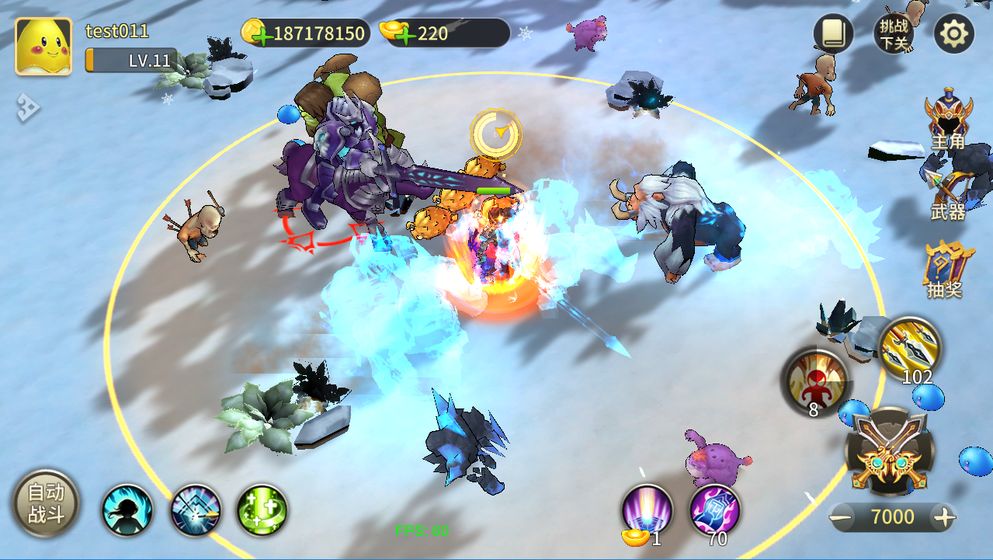Activate the cyan silhouette skill
This screenshot has height=560, width=993.
click(127, 509)
